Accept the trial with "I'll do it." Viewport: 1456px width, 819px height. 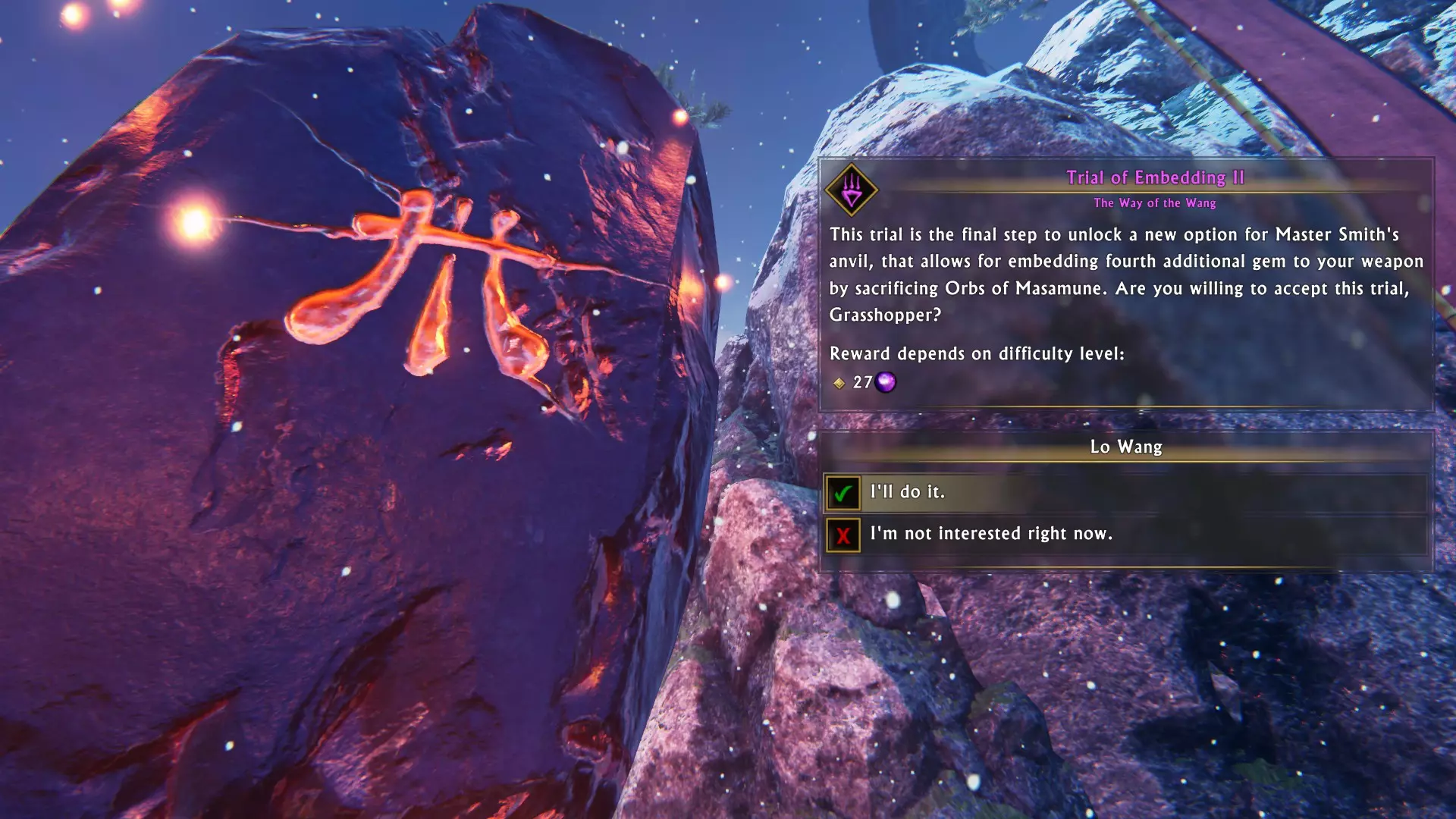(x=907, y=492)
